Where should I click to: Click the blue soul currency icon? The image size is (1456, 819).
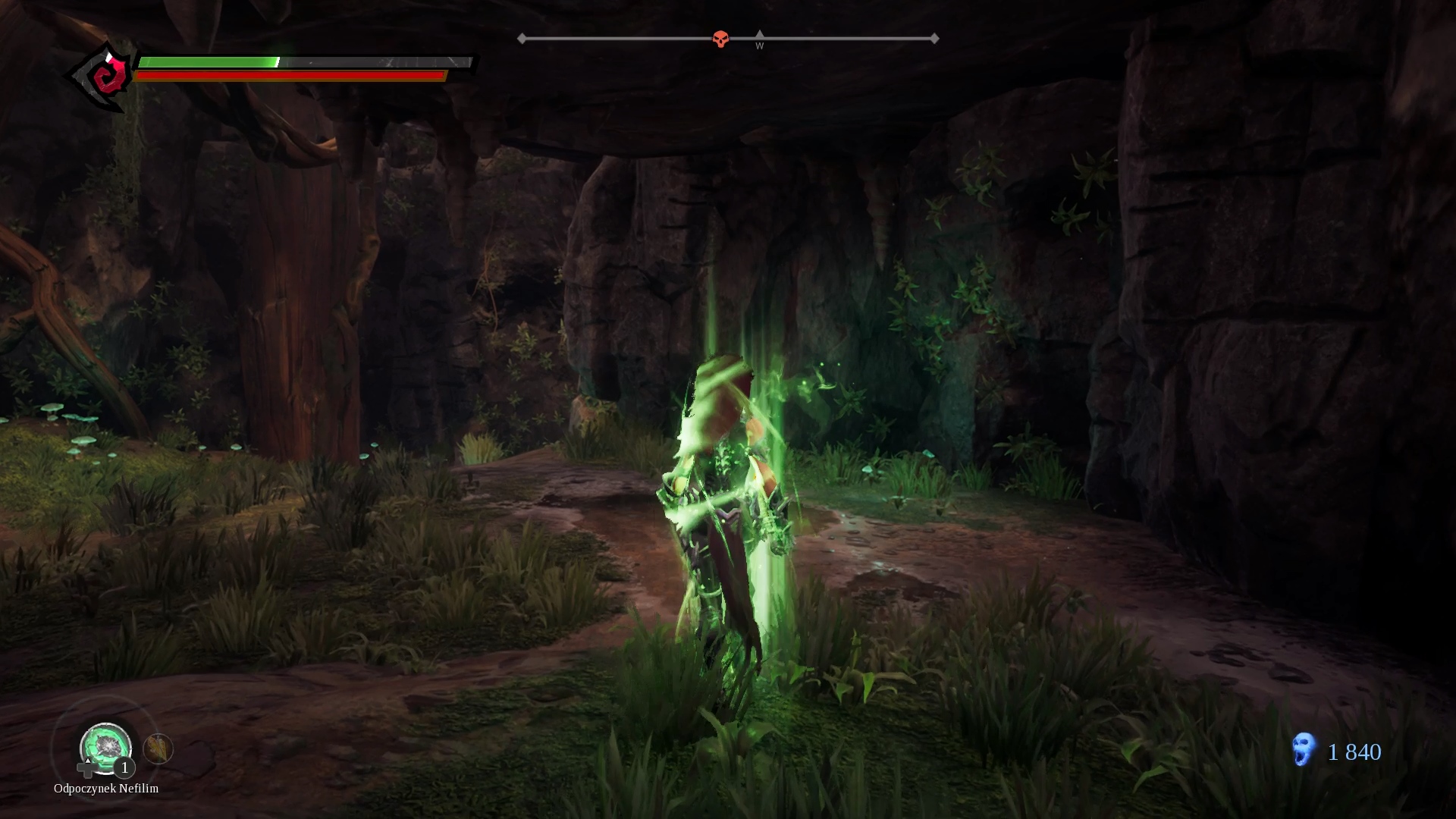point(1304,750)
